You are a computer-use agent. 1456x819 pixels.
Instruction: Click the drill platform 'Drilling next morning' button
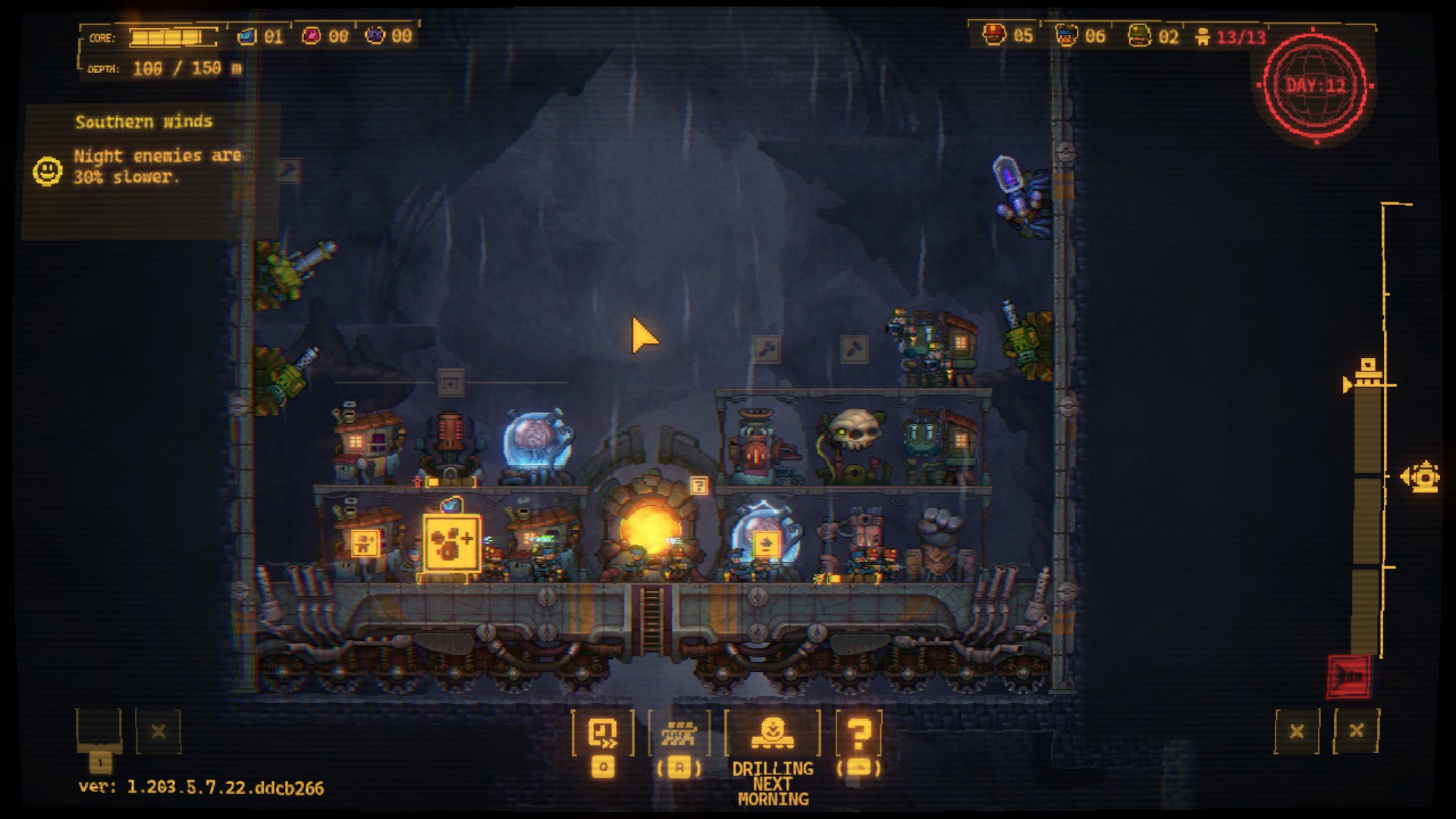pos(772,733)
